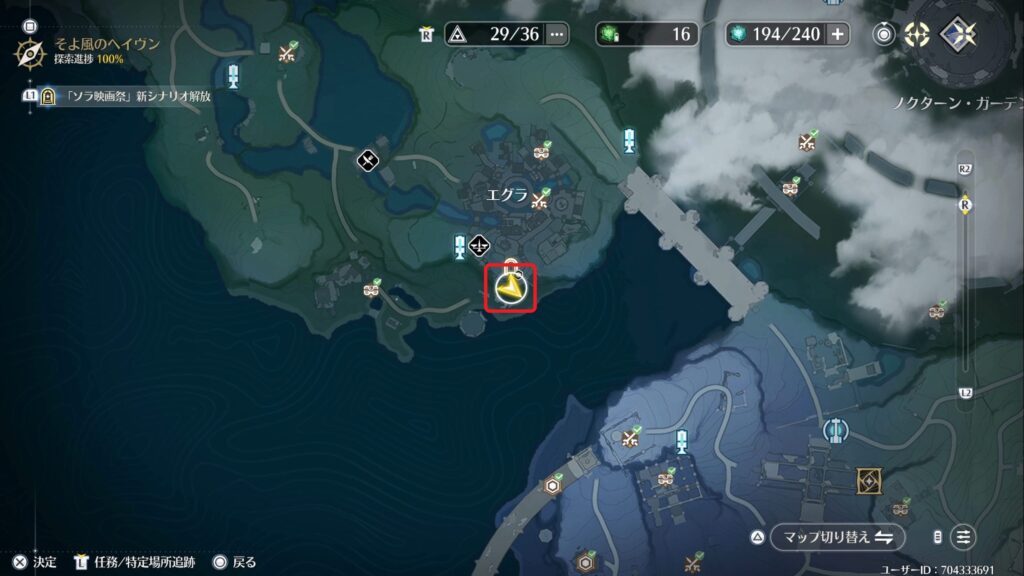Select the black restaurant fork-and-knife marker
This screenshot has height=576, width=1024.
[367, 159]
